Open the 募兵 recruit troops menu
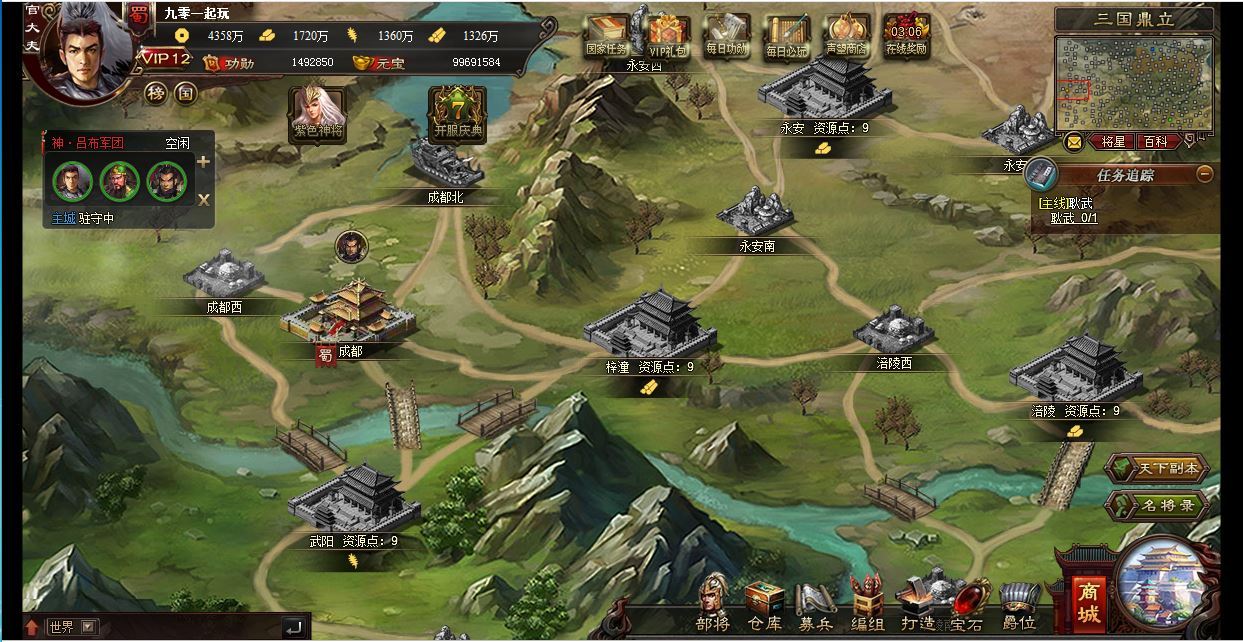Viewport: 1243px width, 642px height. 815,605
